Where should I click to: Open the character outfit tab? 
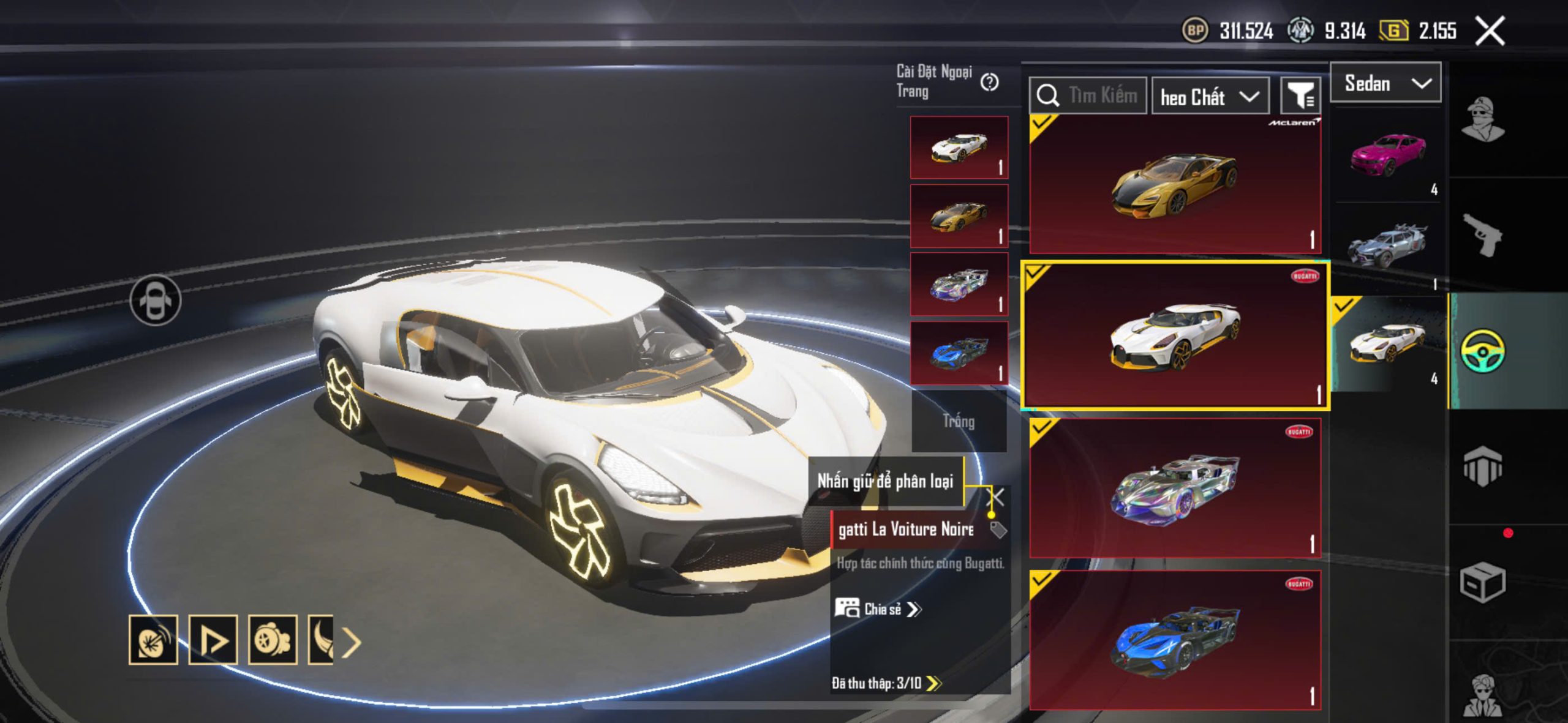1482,120
